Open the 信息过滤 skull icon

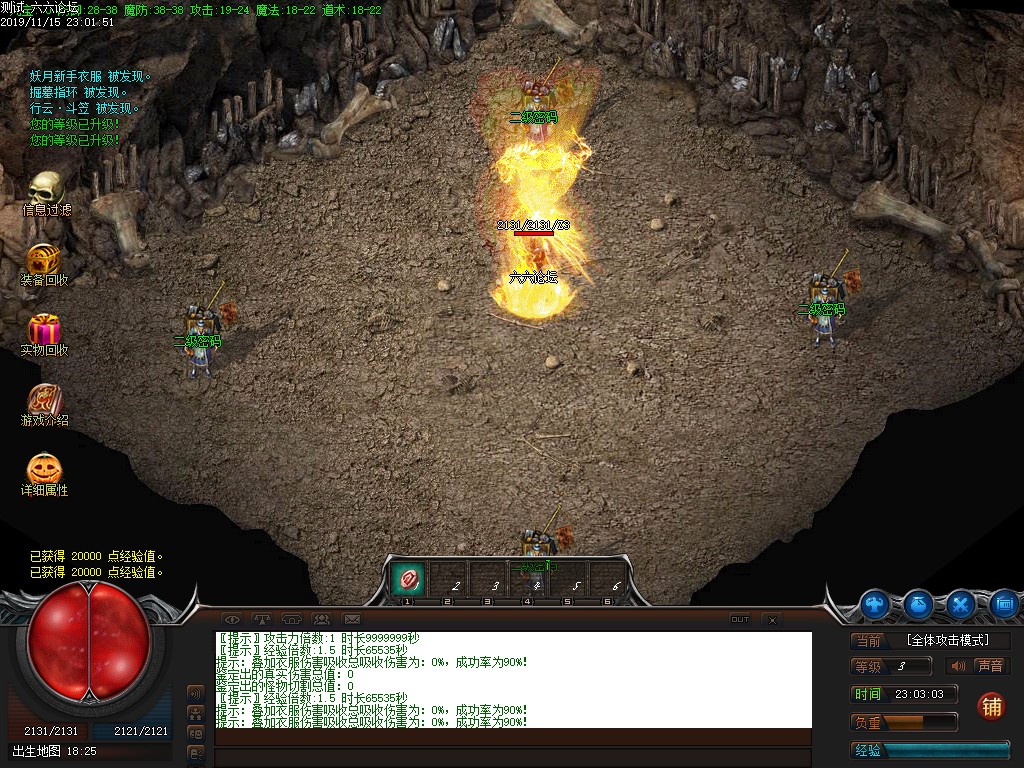pos(45,189)
